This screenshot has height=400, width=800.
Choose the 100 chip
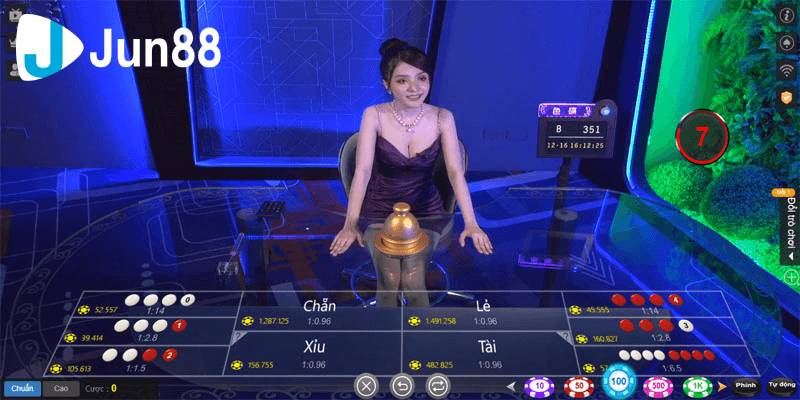[617, 382]
